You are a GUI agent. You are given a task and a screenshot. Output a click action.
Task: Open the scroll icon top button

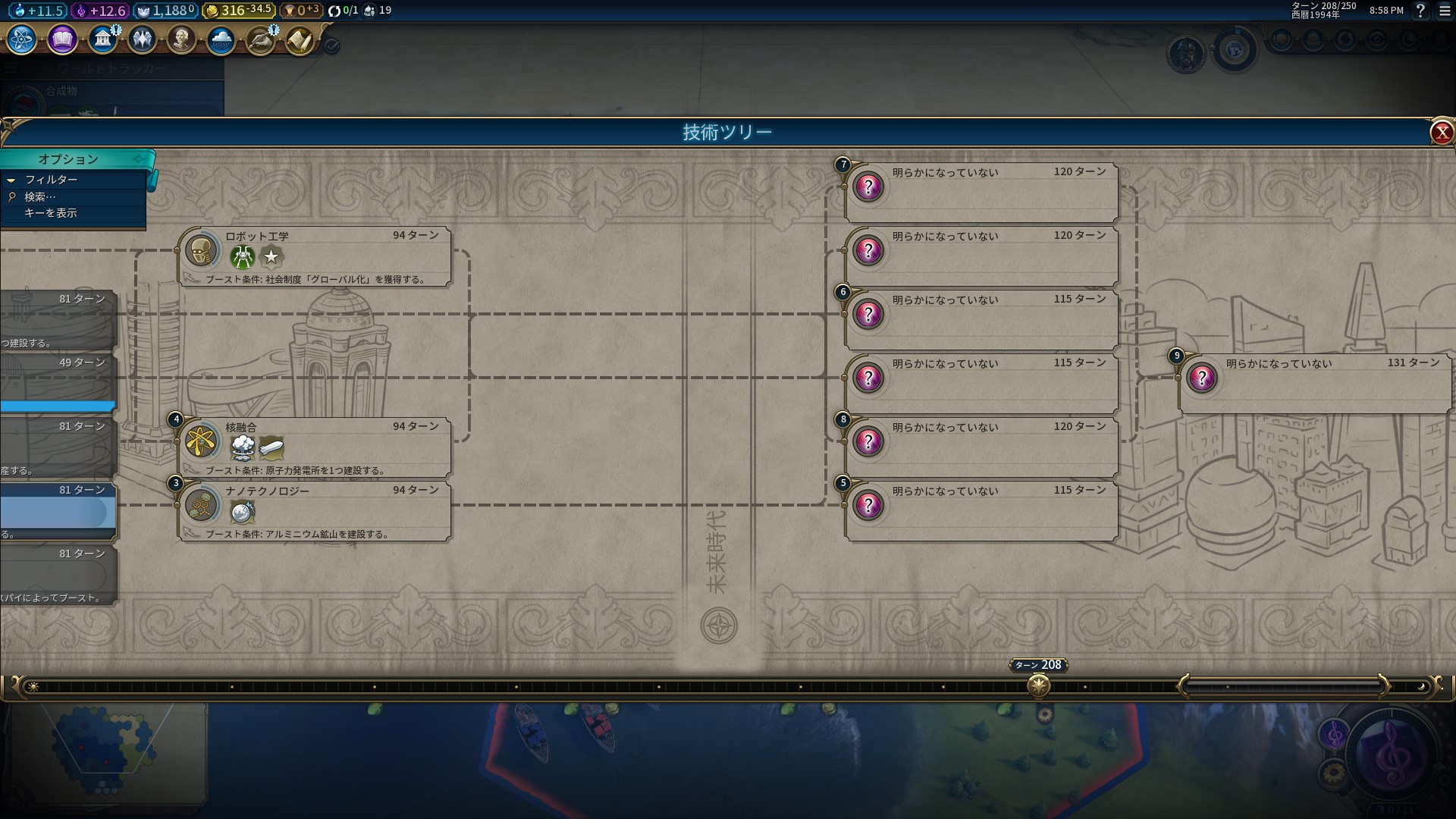(x=300, y=39)
